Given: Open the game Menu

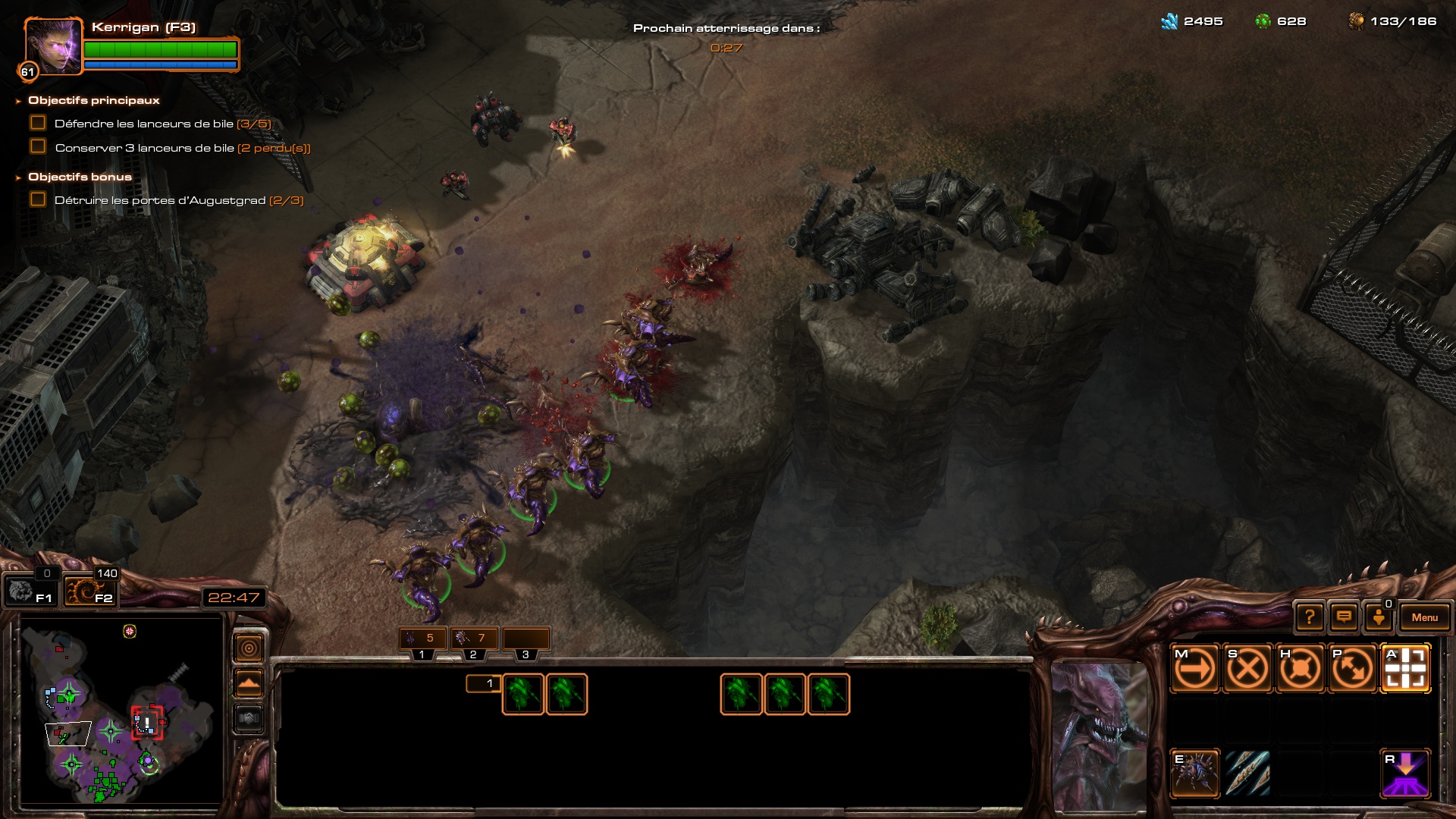Looking at the screenshot, I should pos(1424,617).
